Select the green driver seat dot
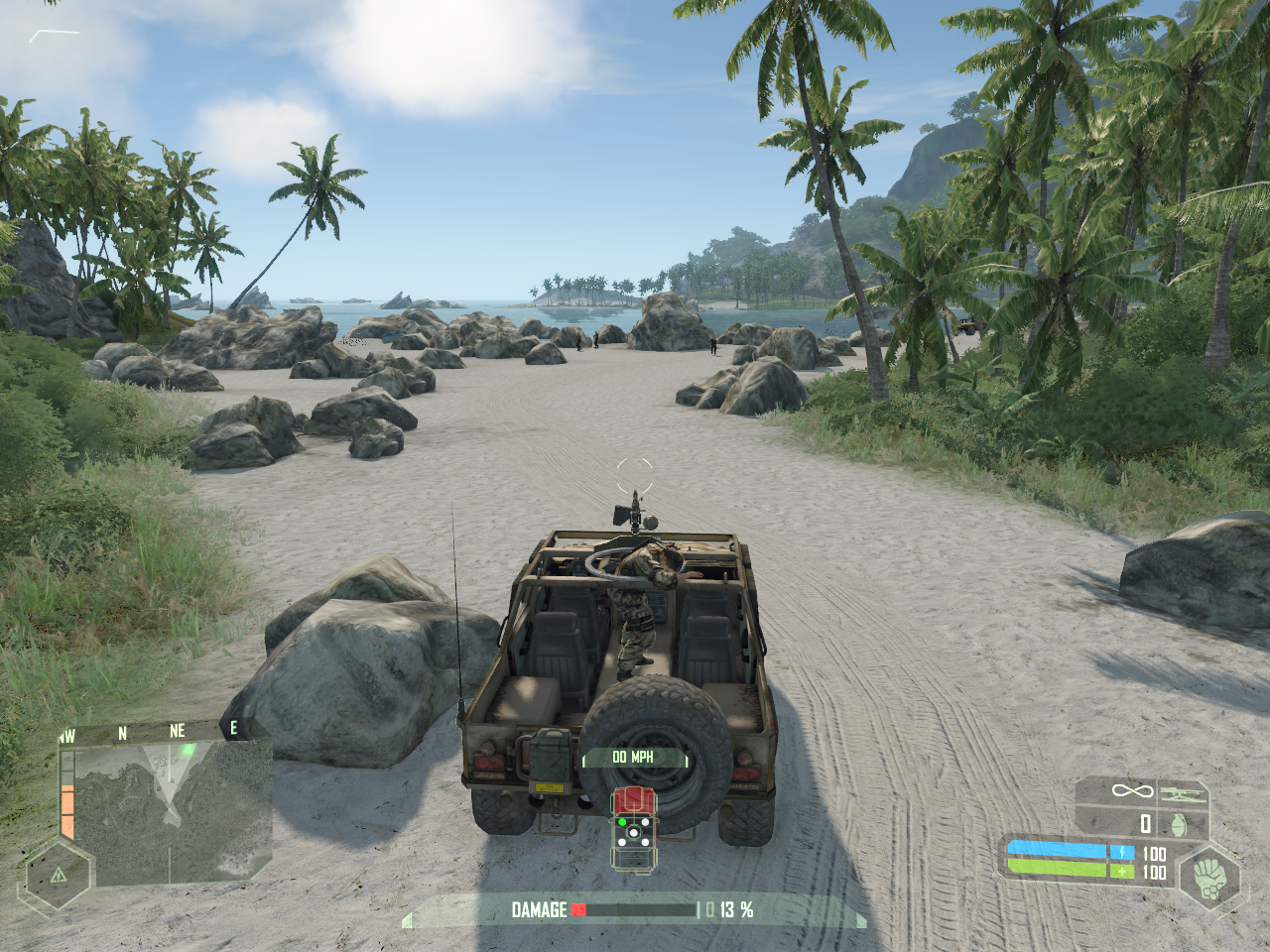 (622, 821)
